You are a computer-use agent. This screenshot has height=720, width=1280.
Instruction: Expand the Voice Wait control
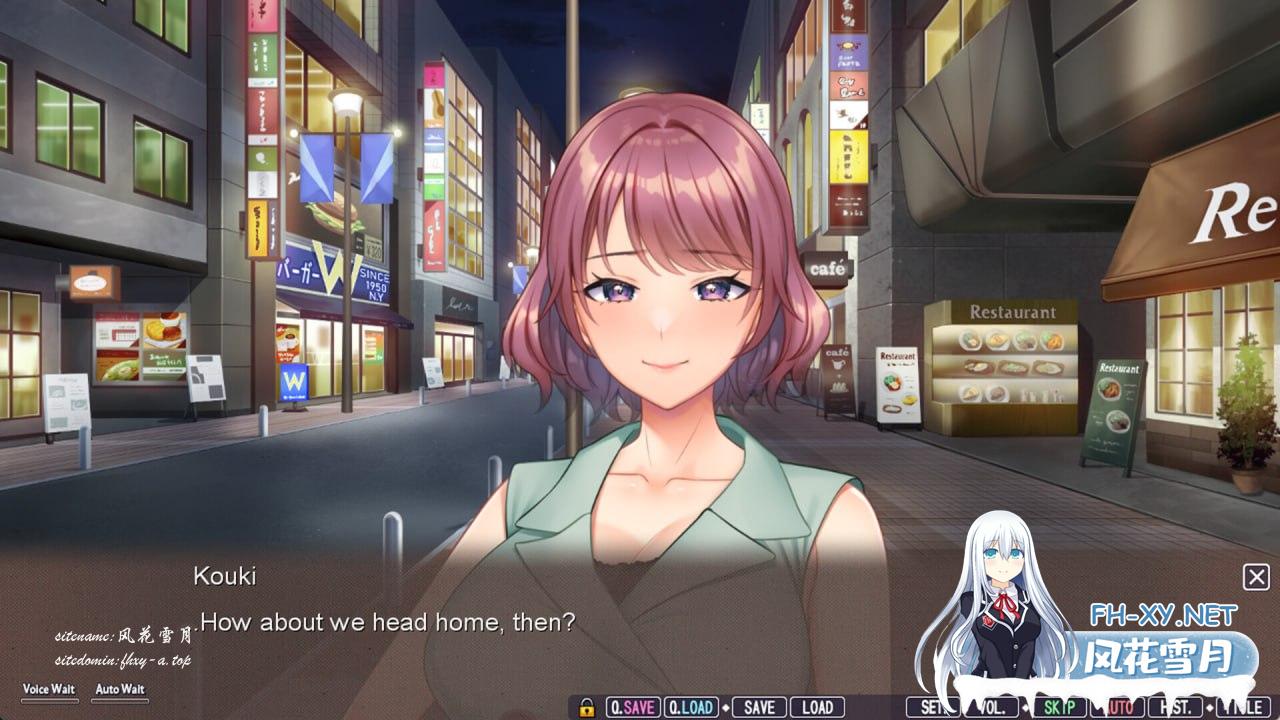[50, 689]
